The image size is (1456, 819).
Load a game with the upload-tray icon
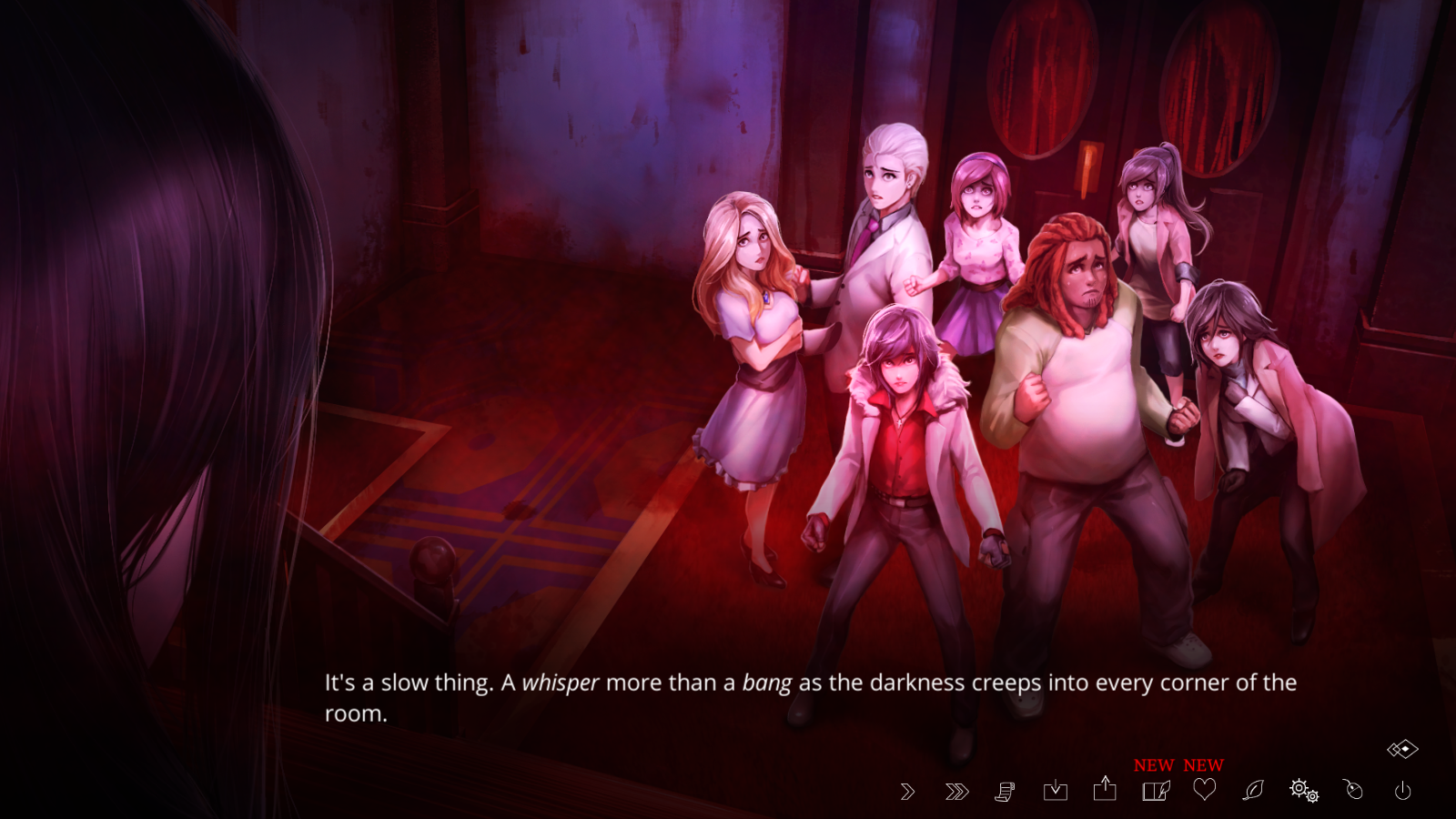[1105, 789]
